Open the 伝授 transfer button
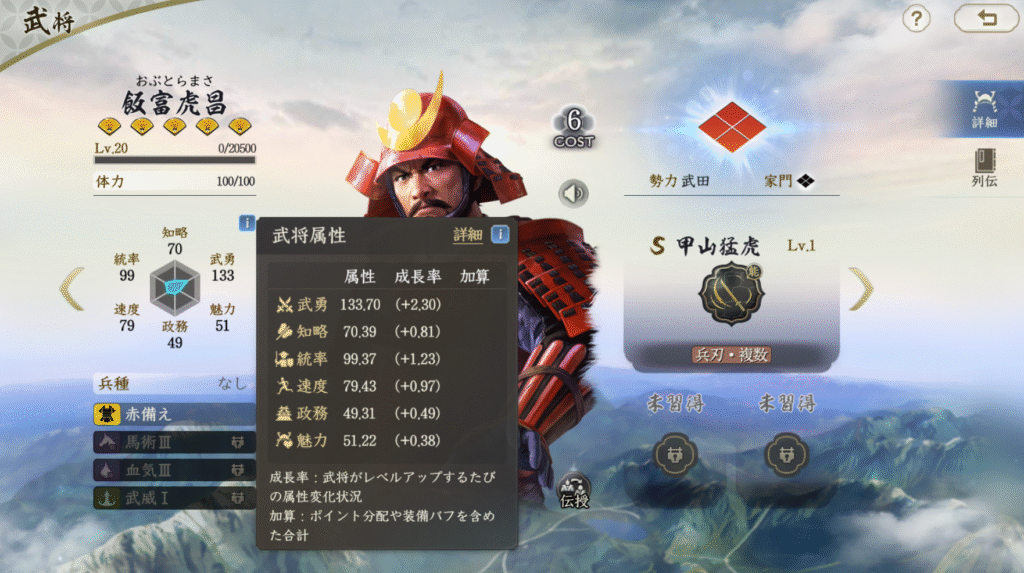 coord(575,490)
